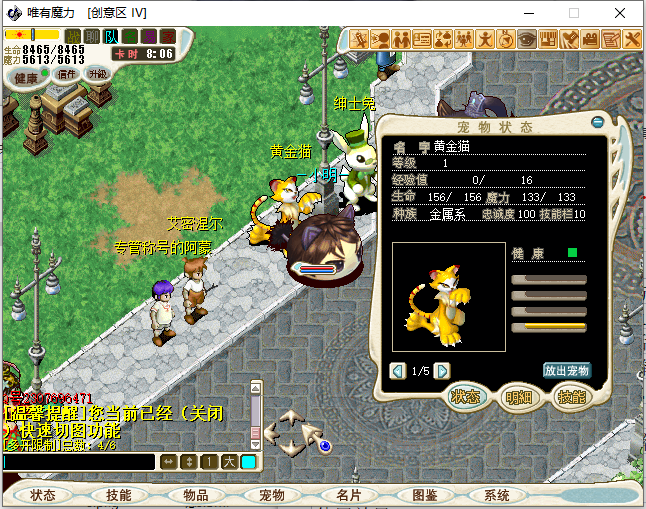The height and width of the screenshot is (509, 646).
Task: Switch to the 明細 details tab
Action: click(519, 397)
